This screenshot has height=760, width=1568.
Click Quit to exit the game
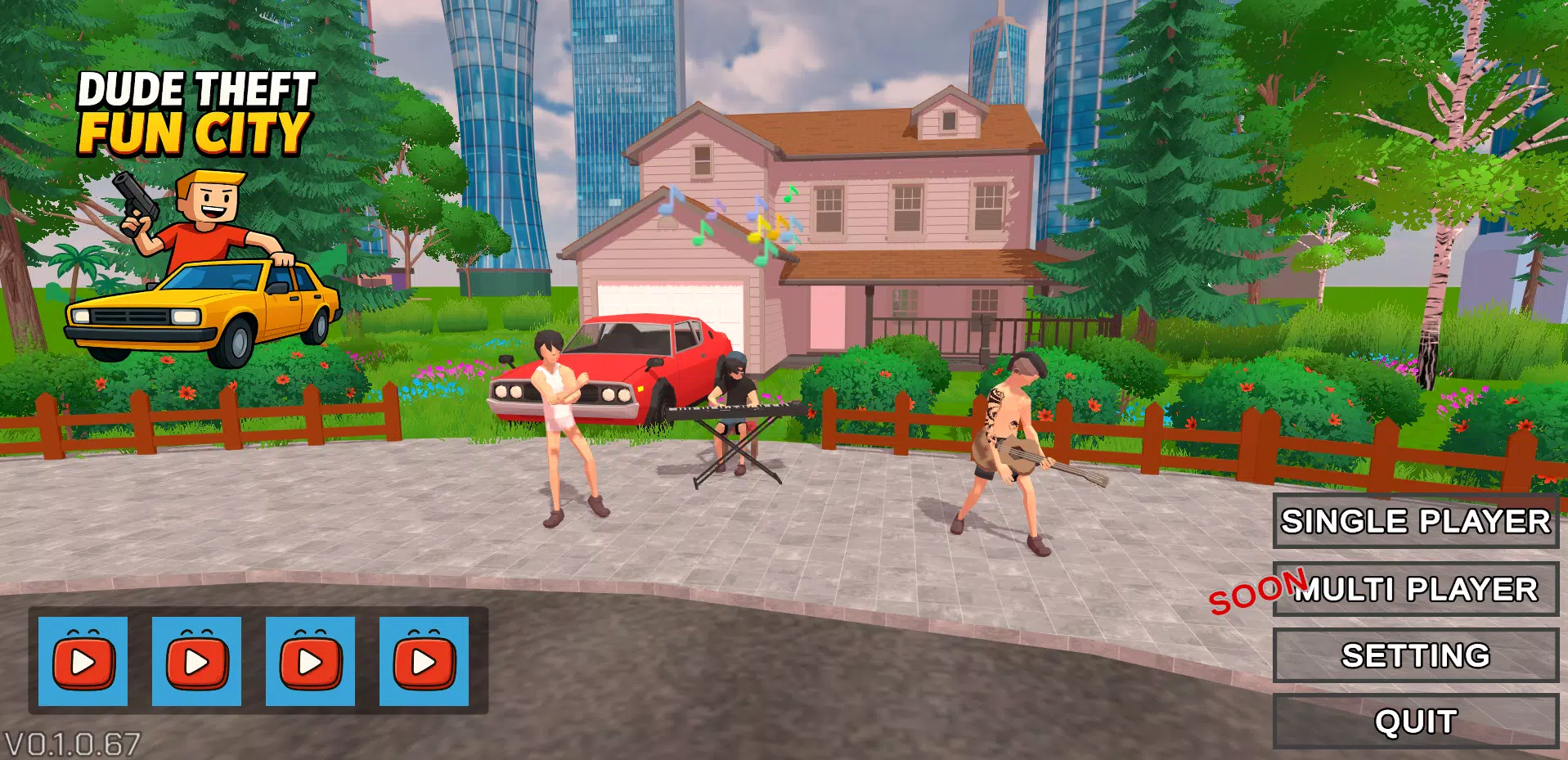[x=1415, y=721]
